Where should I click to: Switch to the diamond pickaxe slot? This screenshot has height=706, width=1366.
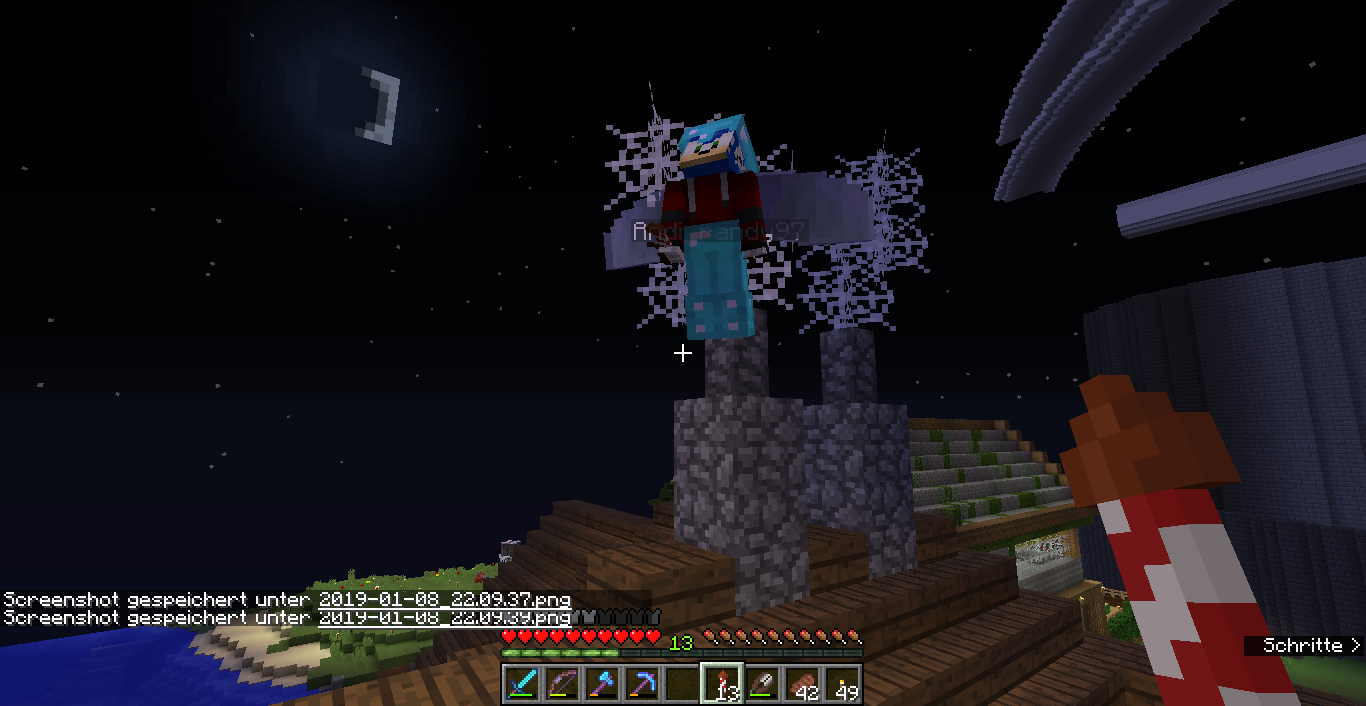click(x=642, y=684)
